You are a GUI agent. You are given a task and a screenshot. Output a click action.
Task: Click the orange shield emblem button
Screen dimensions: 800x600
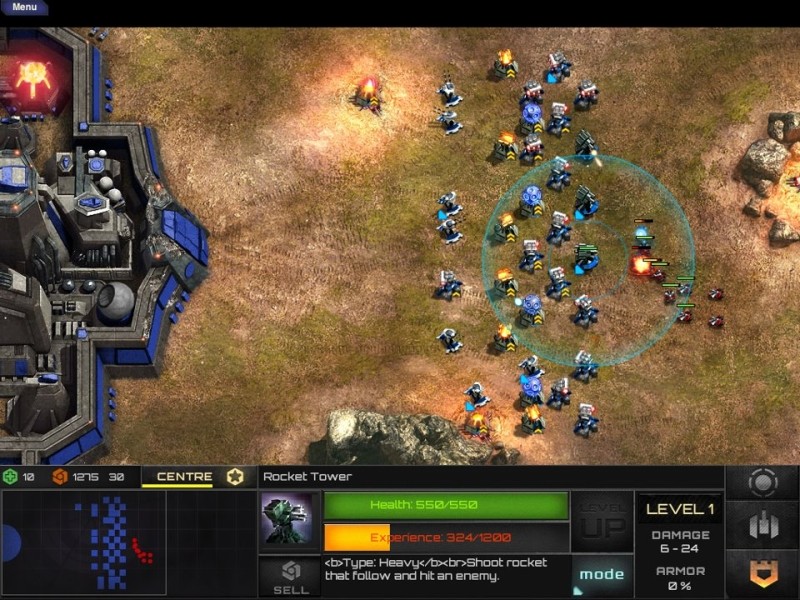pyautogui.click(x=763, y=572)
